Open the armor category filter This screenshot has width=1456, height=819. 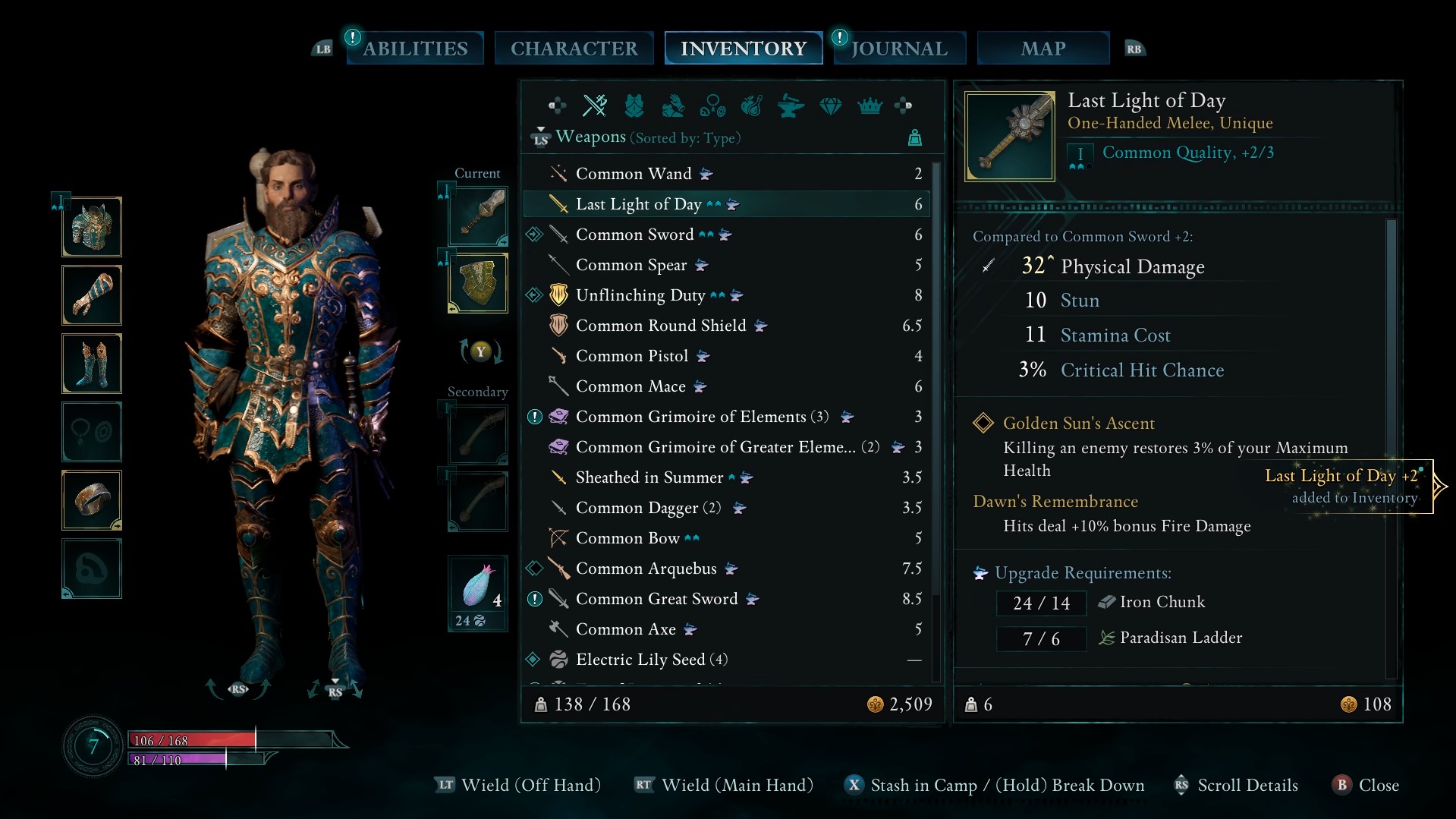635,106
